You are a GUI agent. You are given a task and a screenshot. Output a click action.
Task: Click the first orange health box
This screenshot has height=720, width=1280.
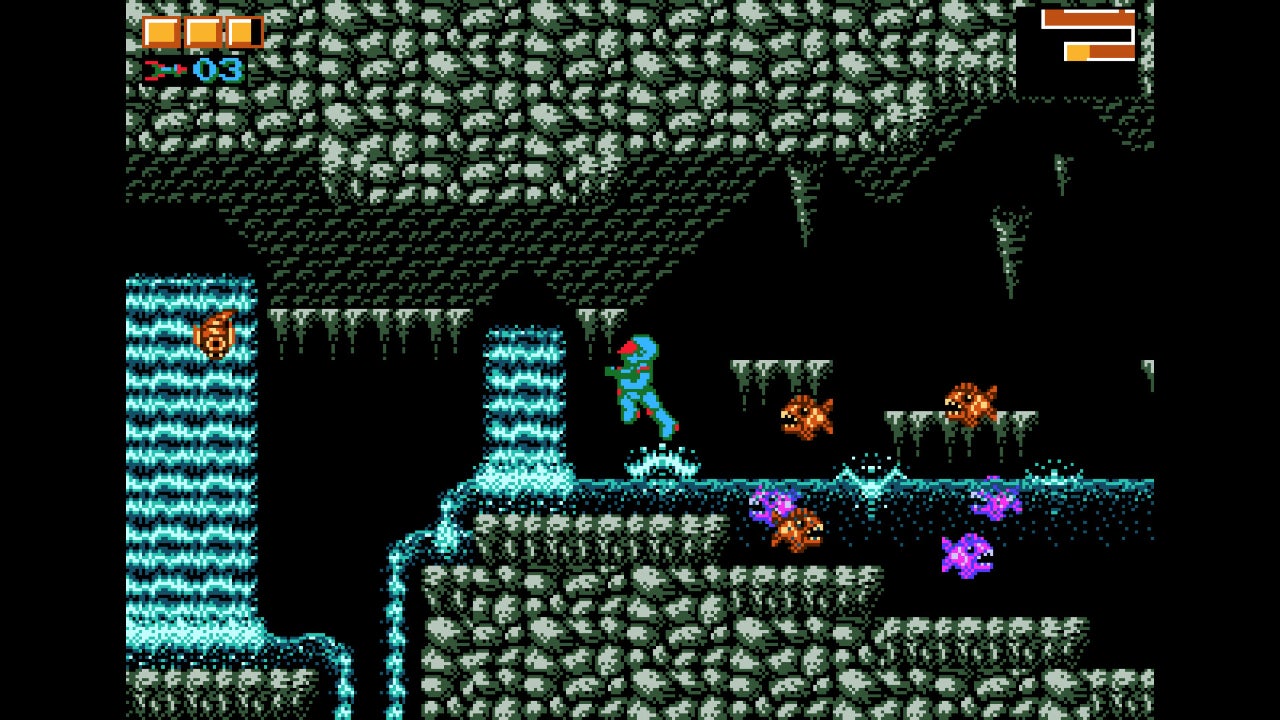click(x=160, y=31)
